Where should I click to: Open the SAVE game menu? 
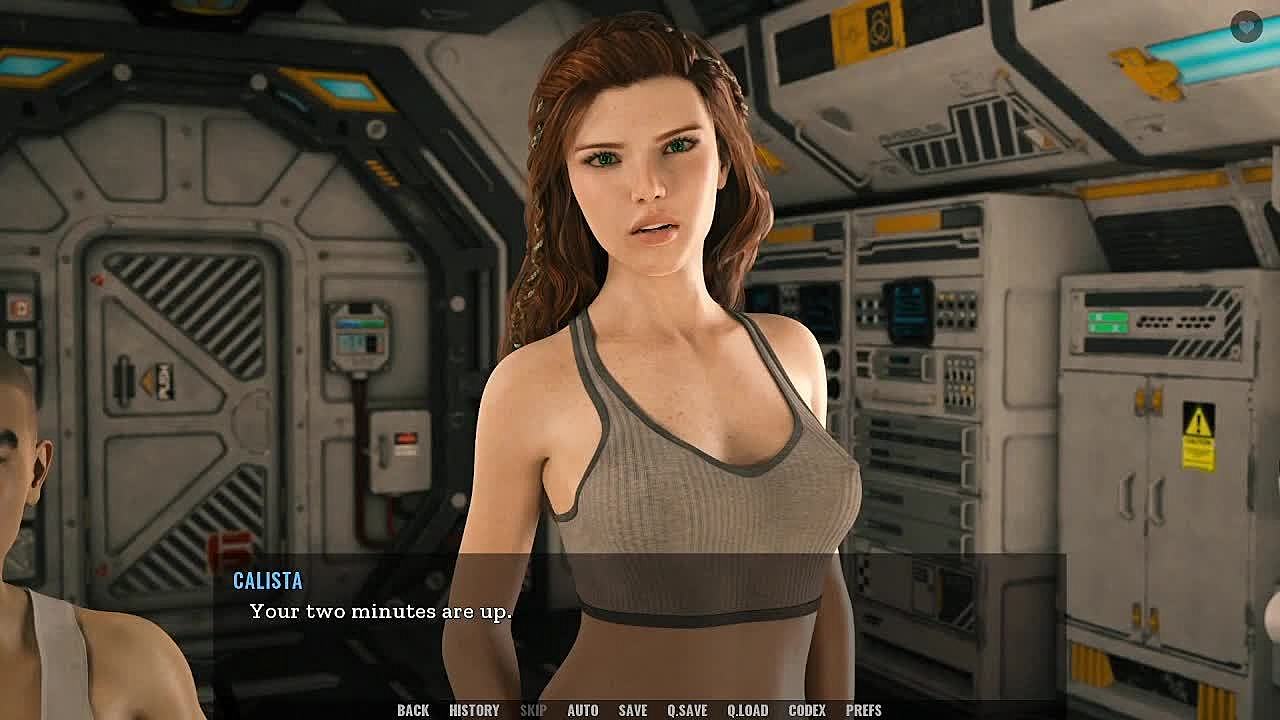(x=633, y=710)
